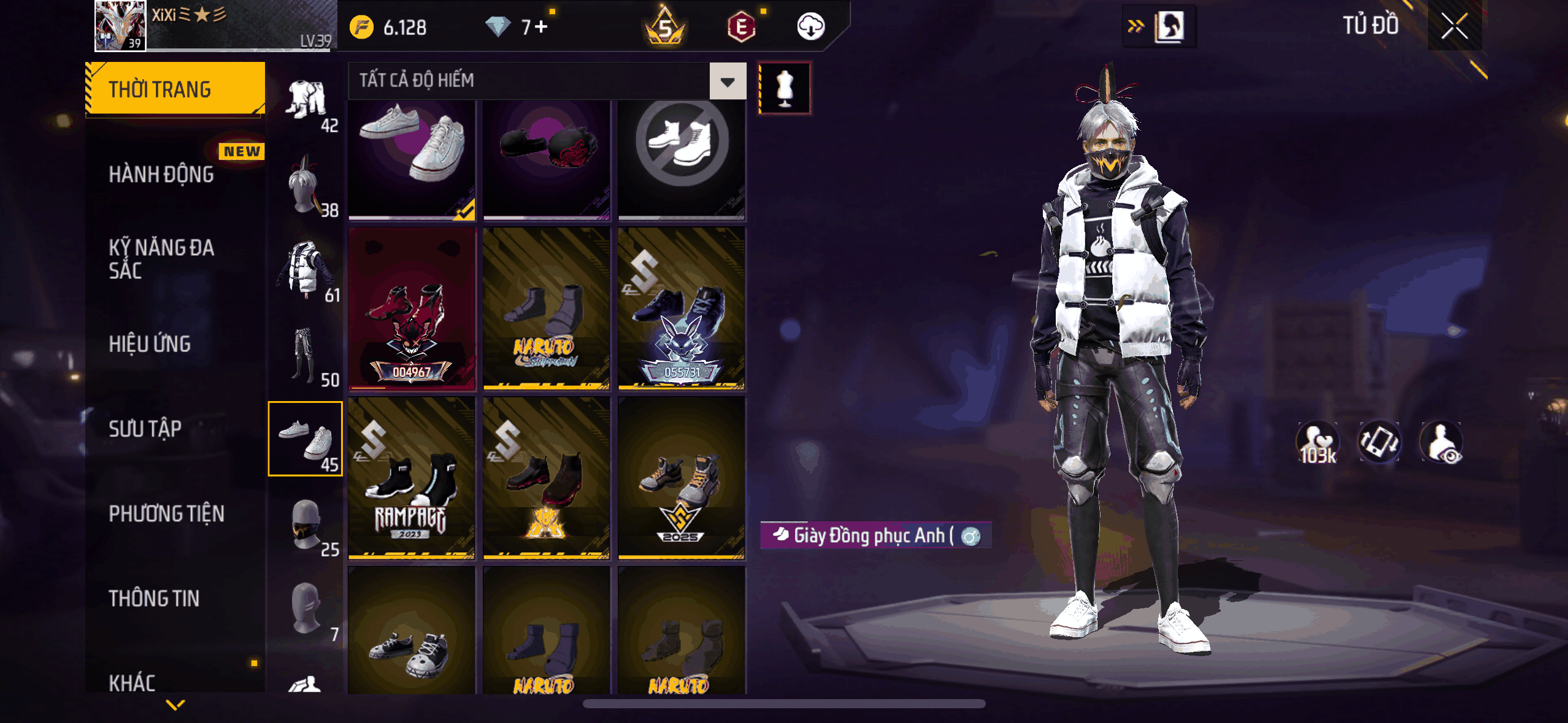Image resolution: width=1568 pixels, height=723 pixels.
Task: Click the mannequin outfit preview button
Action: coord(785,88)
